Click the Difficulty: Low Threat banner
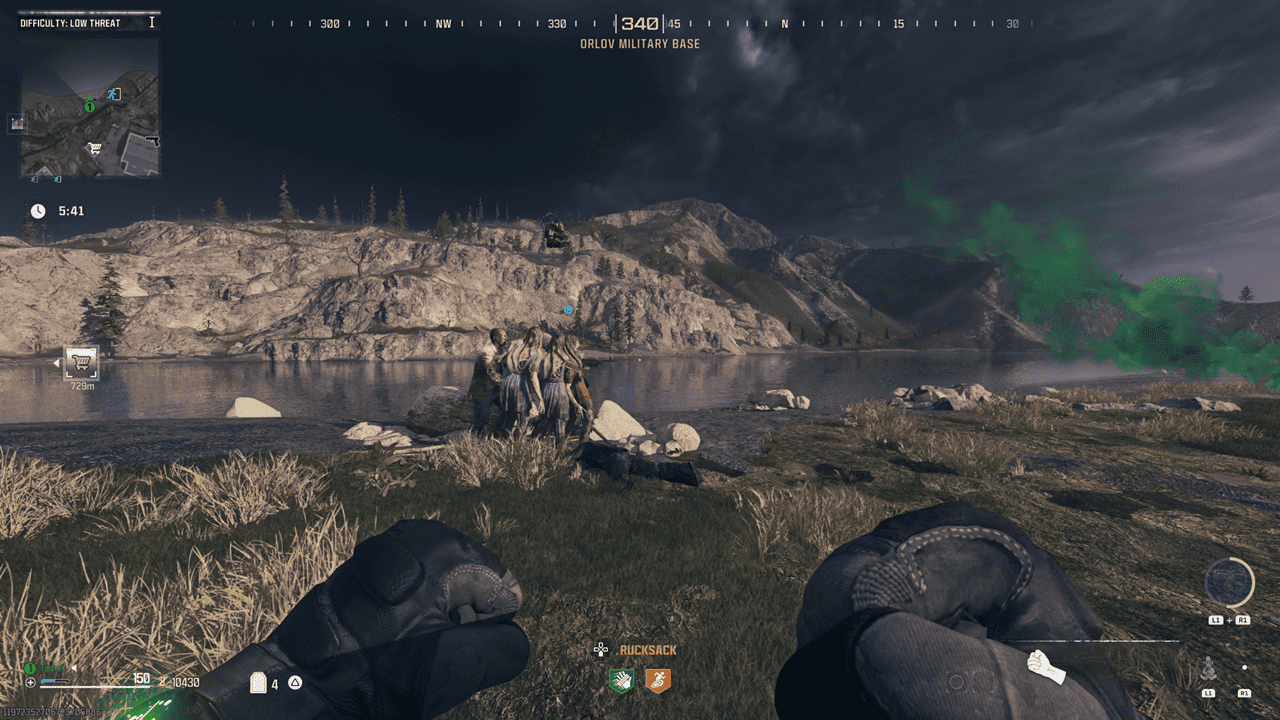The width and height of the screenshot is (1280, 720). 70,23
